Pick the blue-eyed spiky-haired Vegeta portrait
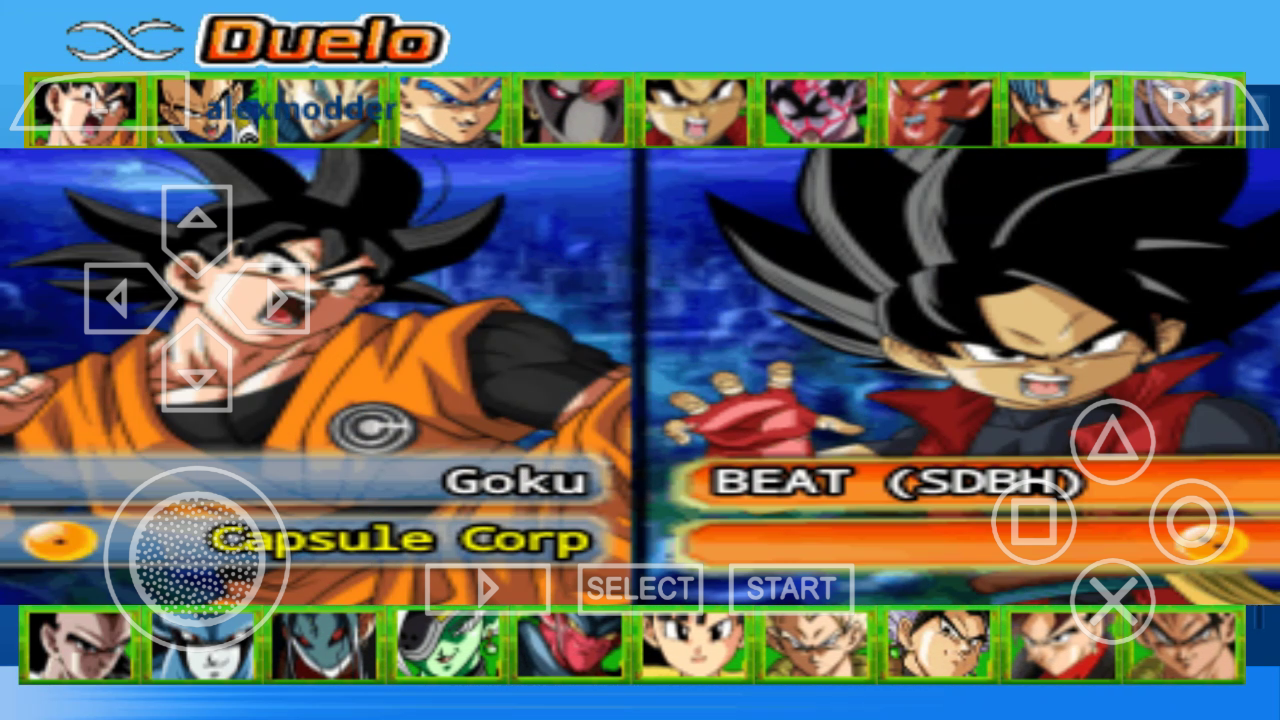Screen dimensions: 1280x720 click(x=450, y=110)
